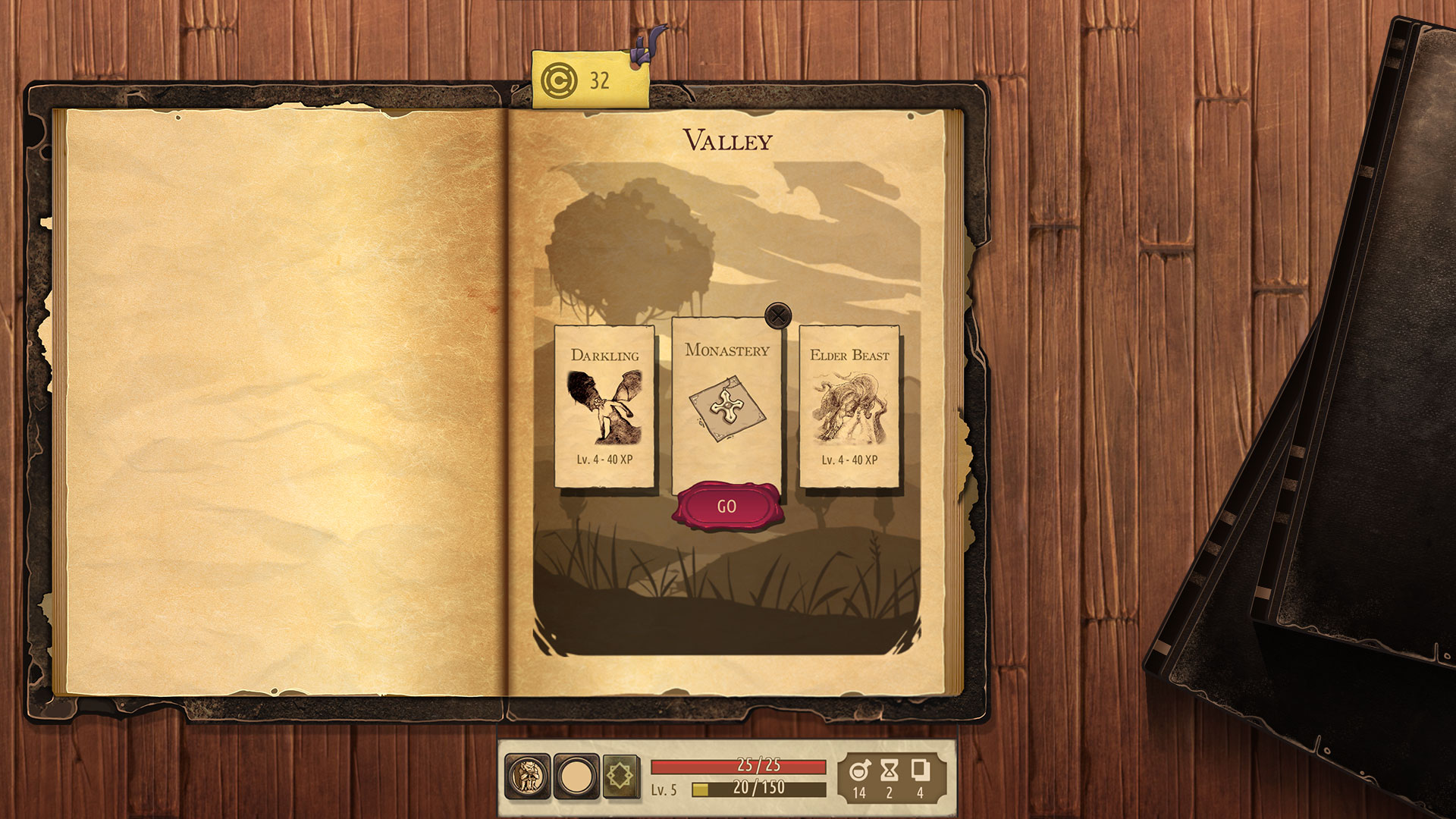Click the Valley page title
The image size is (1456, 819).
point(729,141)
